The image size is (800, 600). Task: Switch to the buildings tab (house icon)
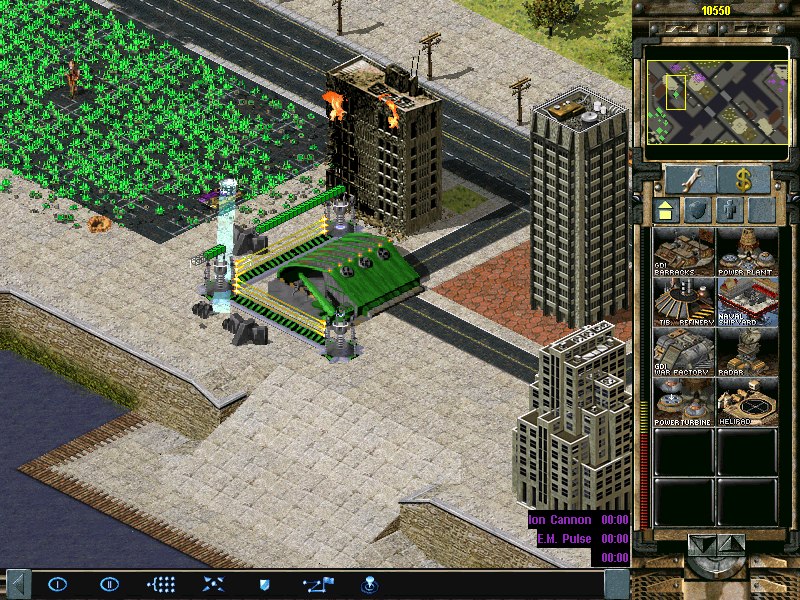pos(666,210)
